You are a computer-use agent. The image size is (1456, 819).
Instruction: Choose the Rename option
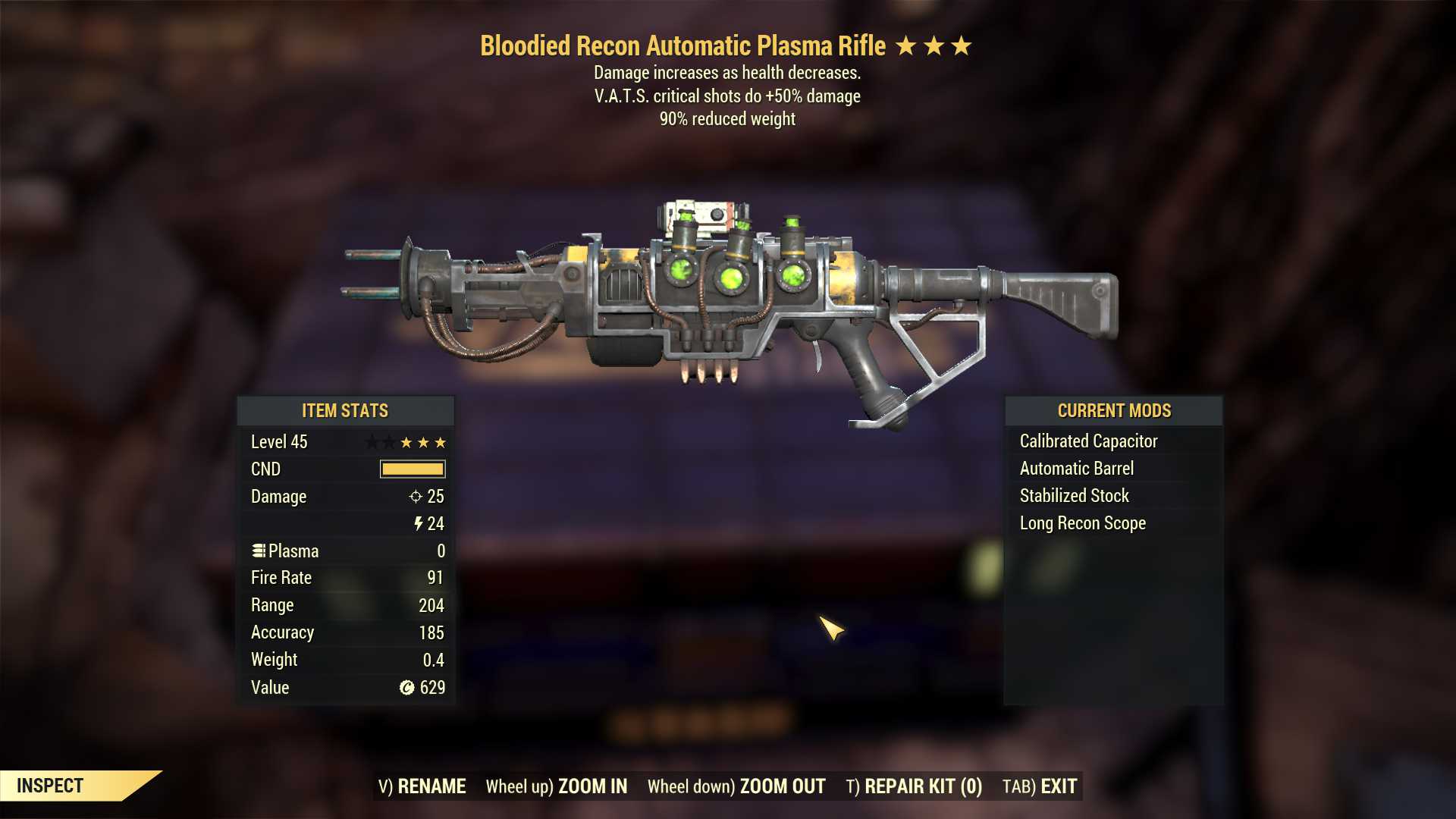(x=422, y=786)
